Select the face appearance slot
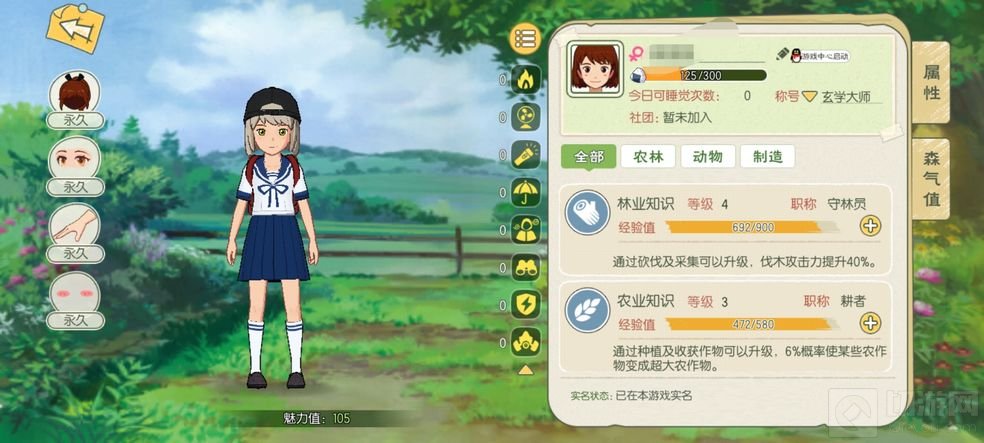The height and width of the screenshot is (443, 984). pyautogui.click(x=76, y=162)
